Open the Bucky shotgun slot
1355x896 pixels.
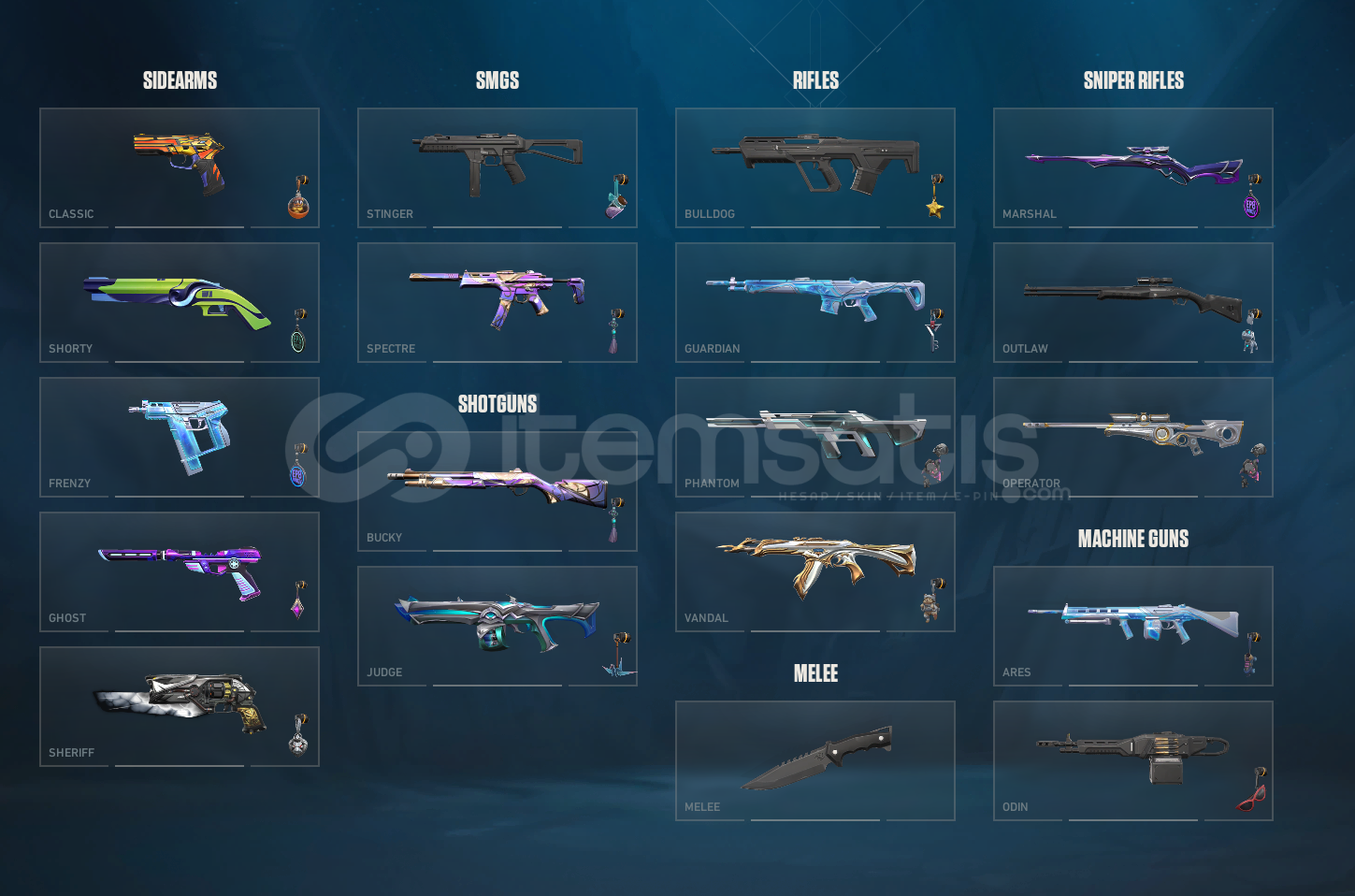[496, 491]
